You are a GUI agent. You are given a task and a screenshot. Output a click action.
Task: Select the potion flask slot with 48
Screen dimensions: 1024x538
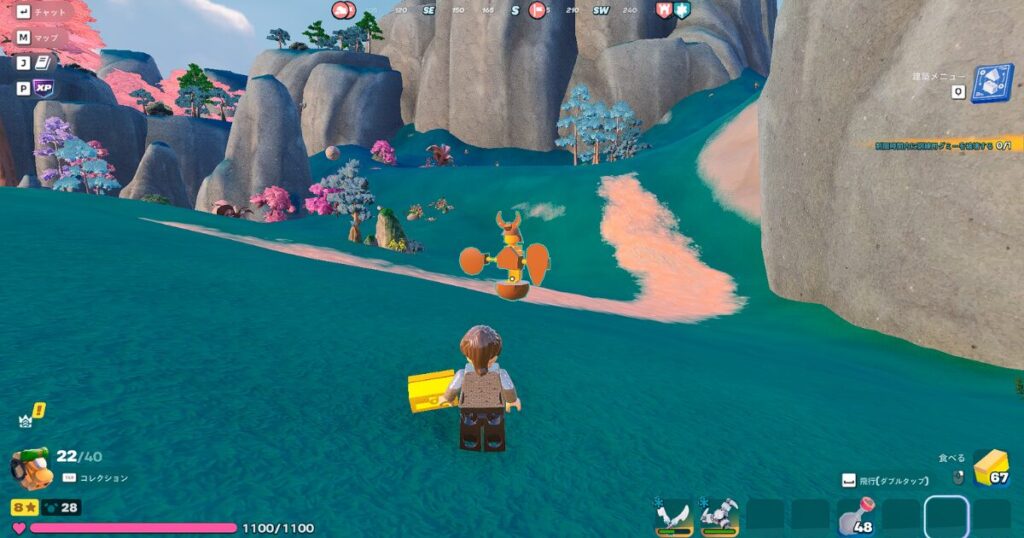tap(857, 515)
